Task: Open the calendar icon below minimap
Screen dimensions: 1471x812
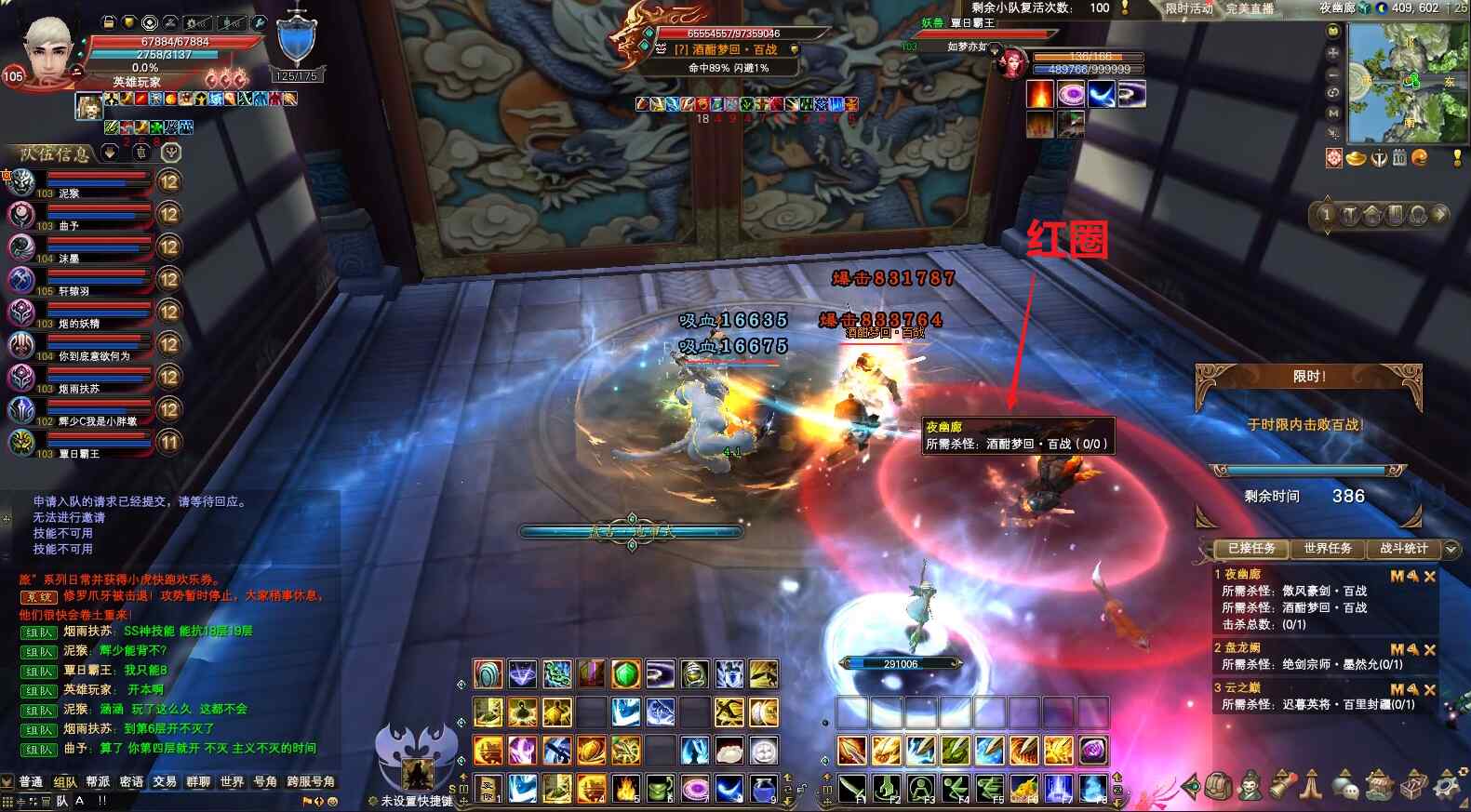Action: click(1398, 159)
